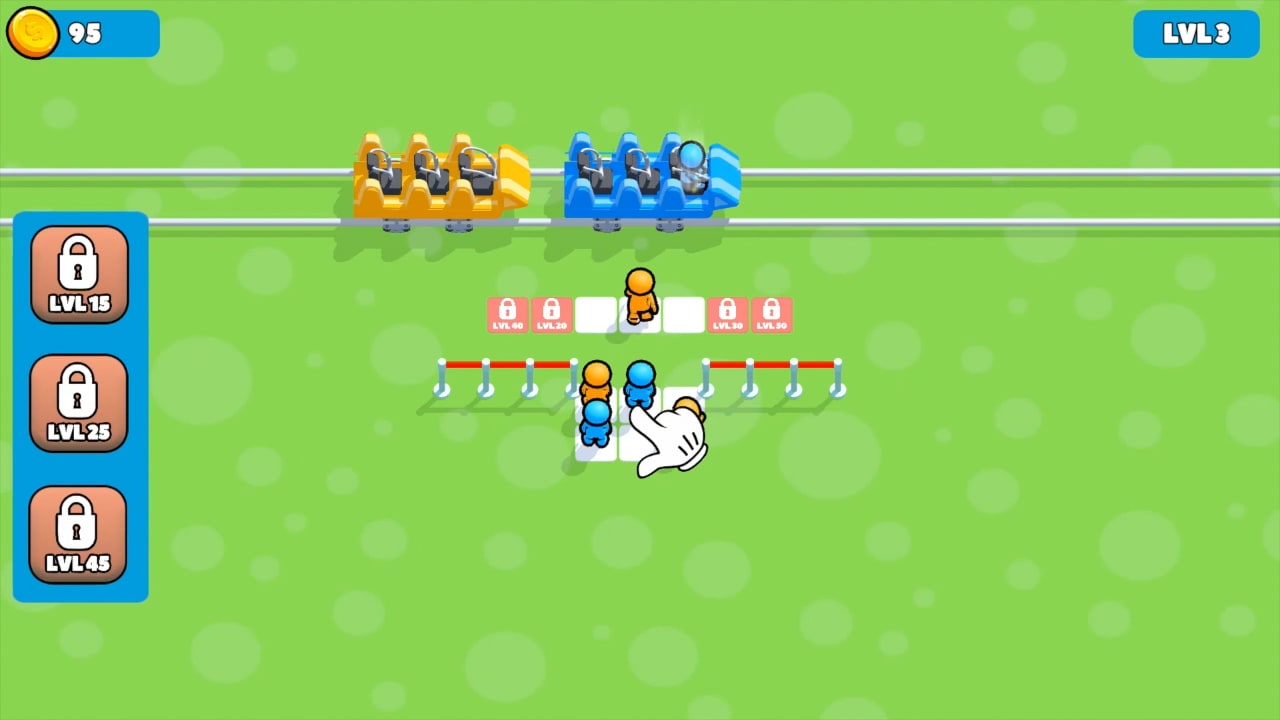Tap the blue person second in queue
1280x720 pixels.
tap(597, 425)
